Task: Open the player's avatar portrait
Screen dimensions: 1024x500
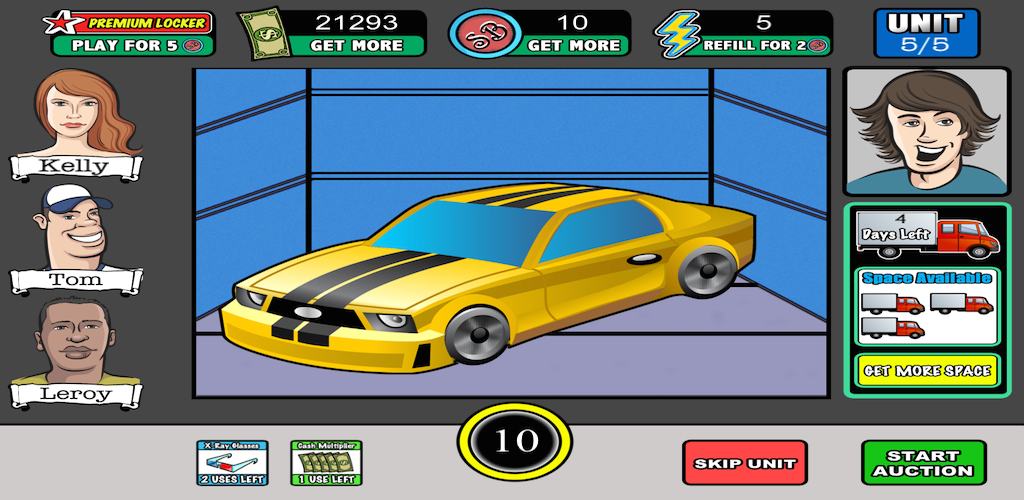Action: point(926,131)
